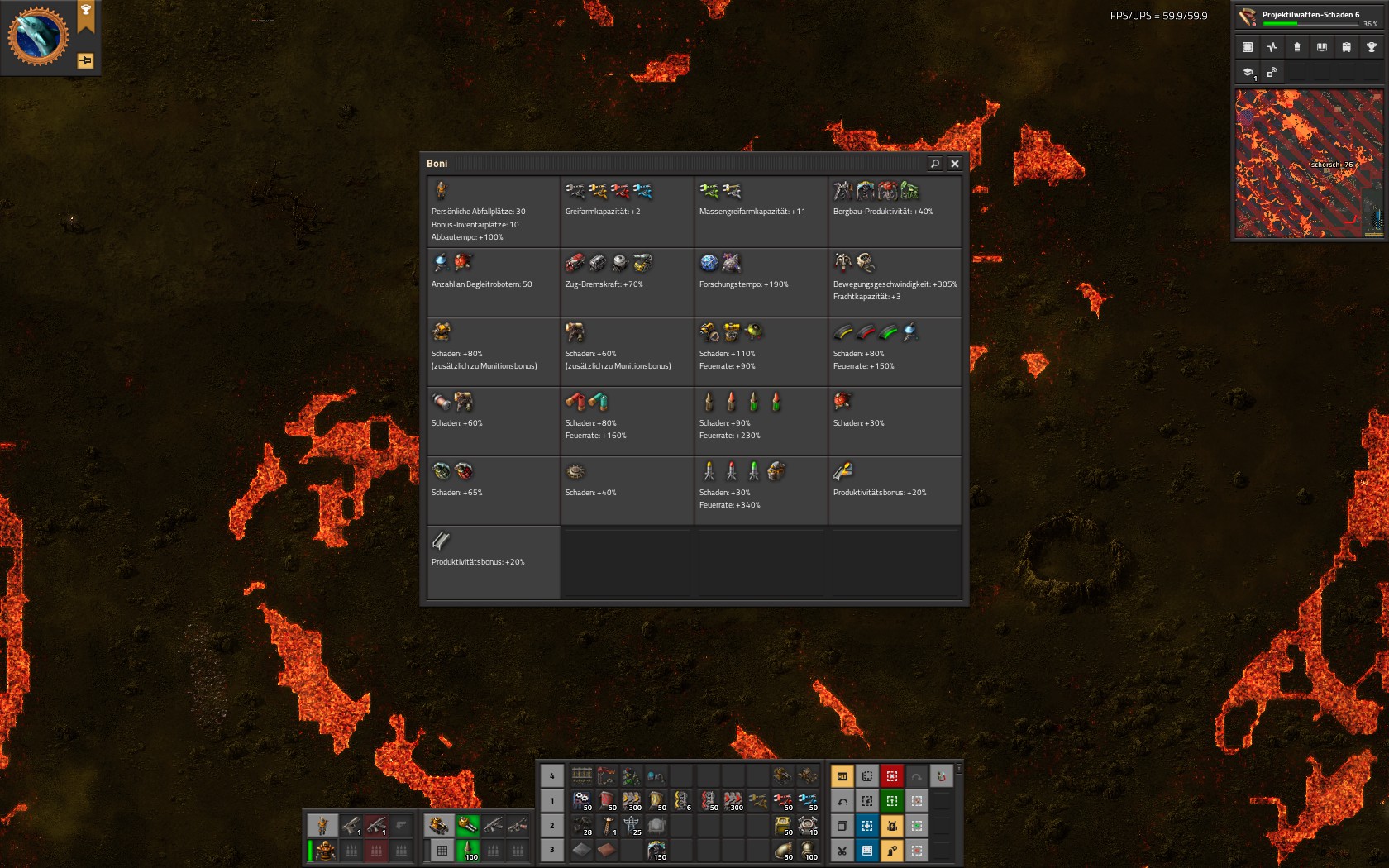This screenshot has height=868, width=1389.
Task: Select the big electric pole slot with 25
Action: (632, 825)
